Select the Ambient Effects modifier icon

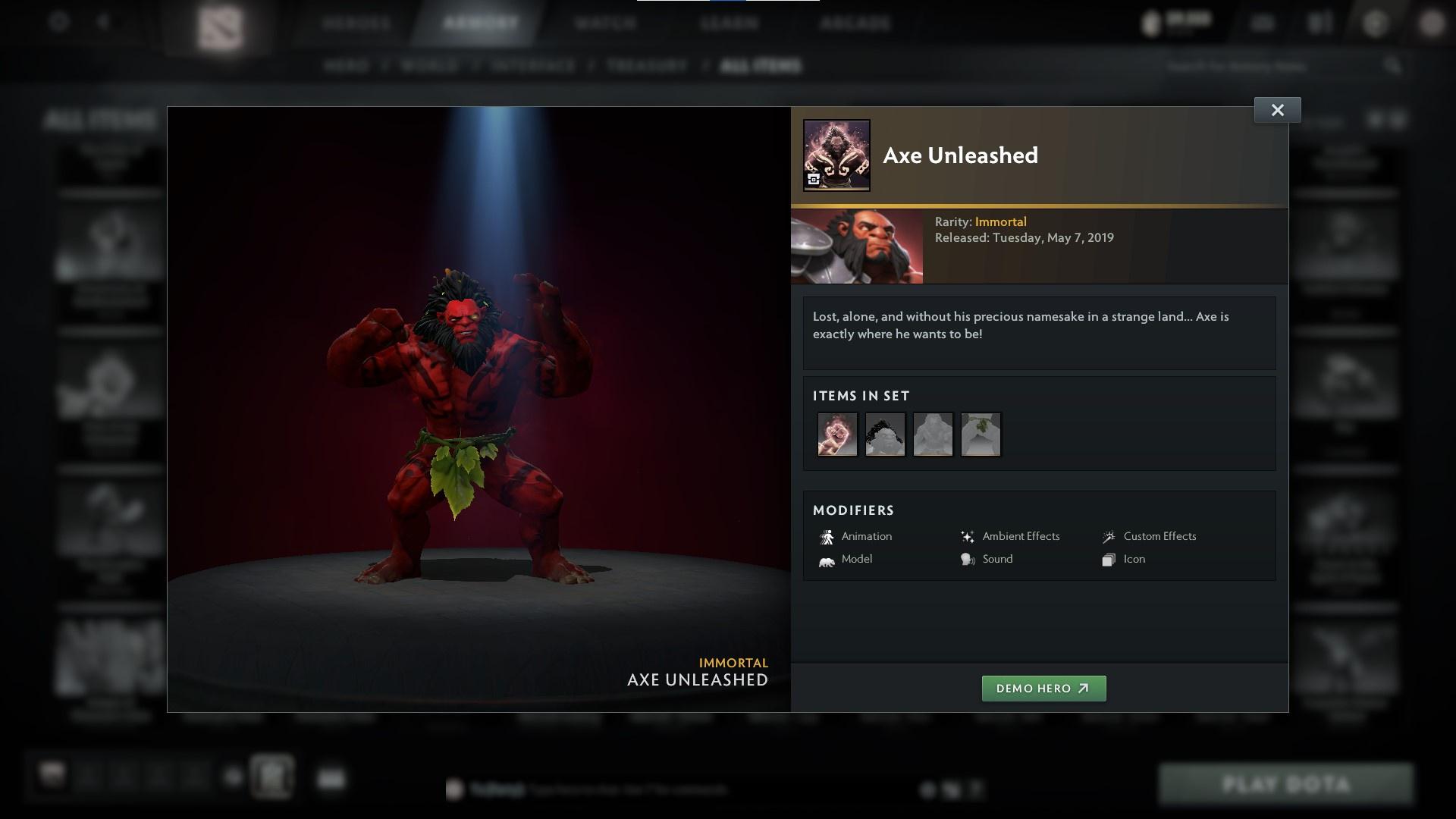pos(967,536)
